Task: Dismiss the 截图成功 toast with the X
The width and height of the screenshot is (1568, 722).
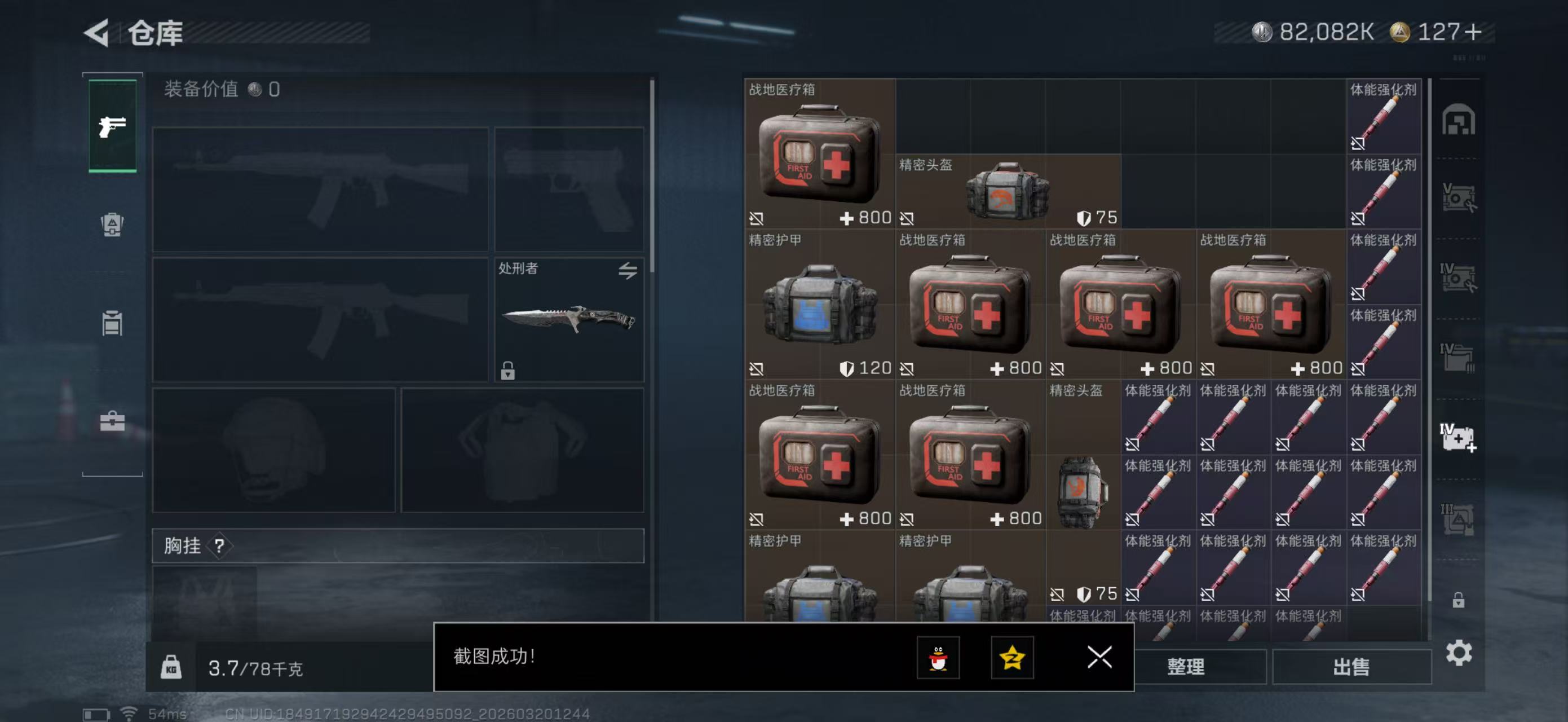Action: coord(1099,658)
